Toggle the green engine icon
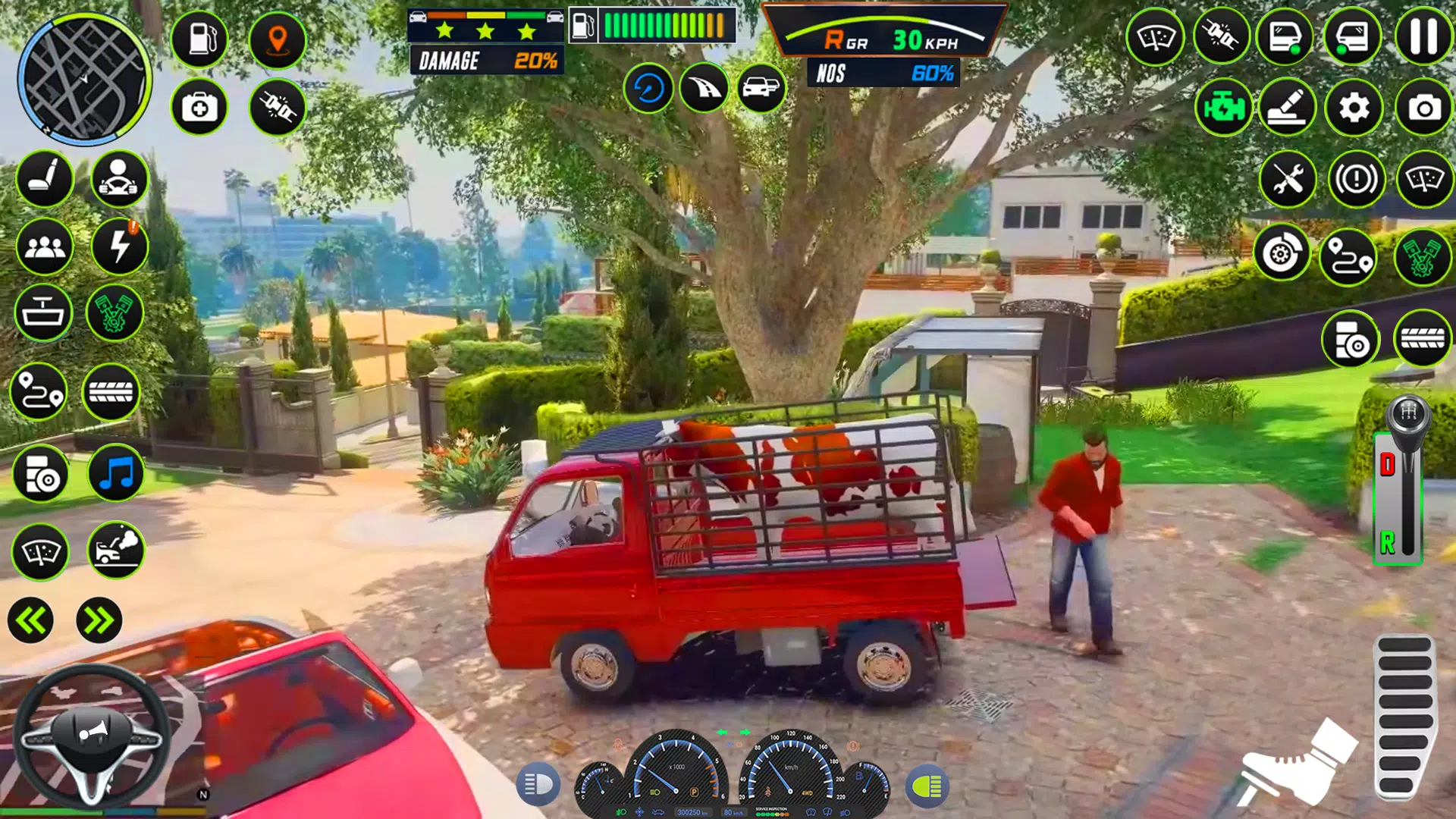 coord(1223,108)
